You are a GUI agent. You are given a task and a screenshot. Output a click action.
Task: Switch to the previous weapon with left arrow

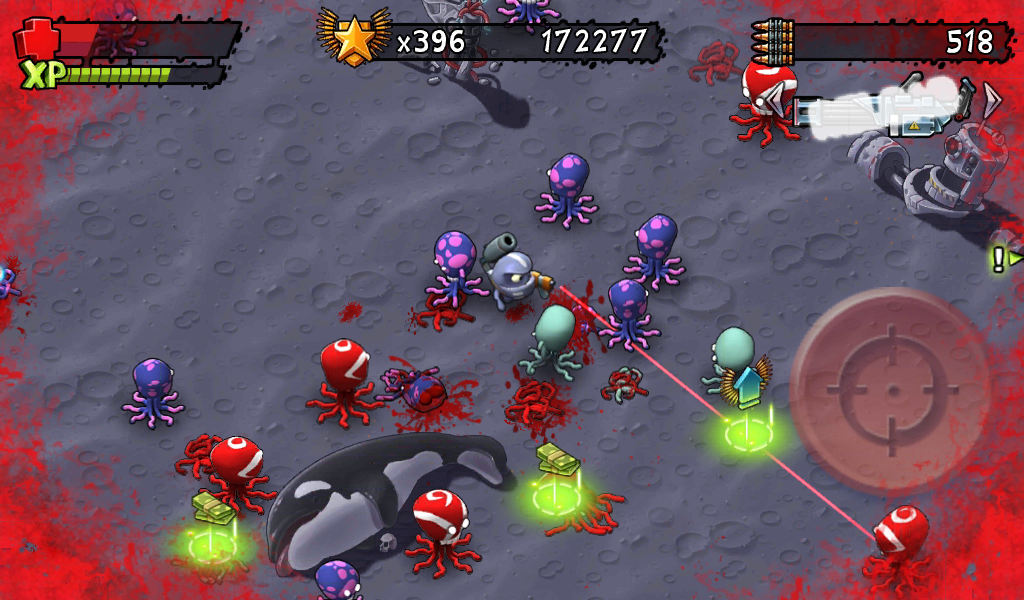point(775,99)
